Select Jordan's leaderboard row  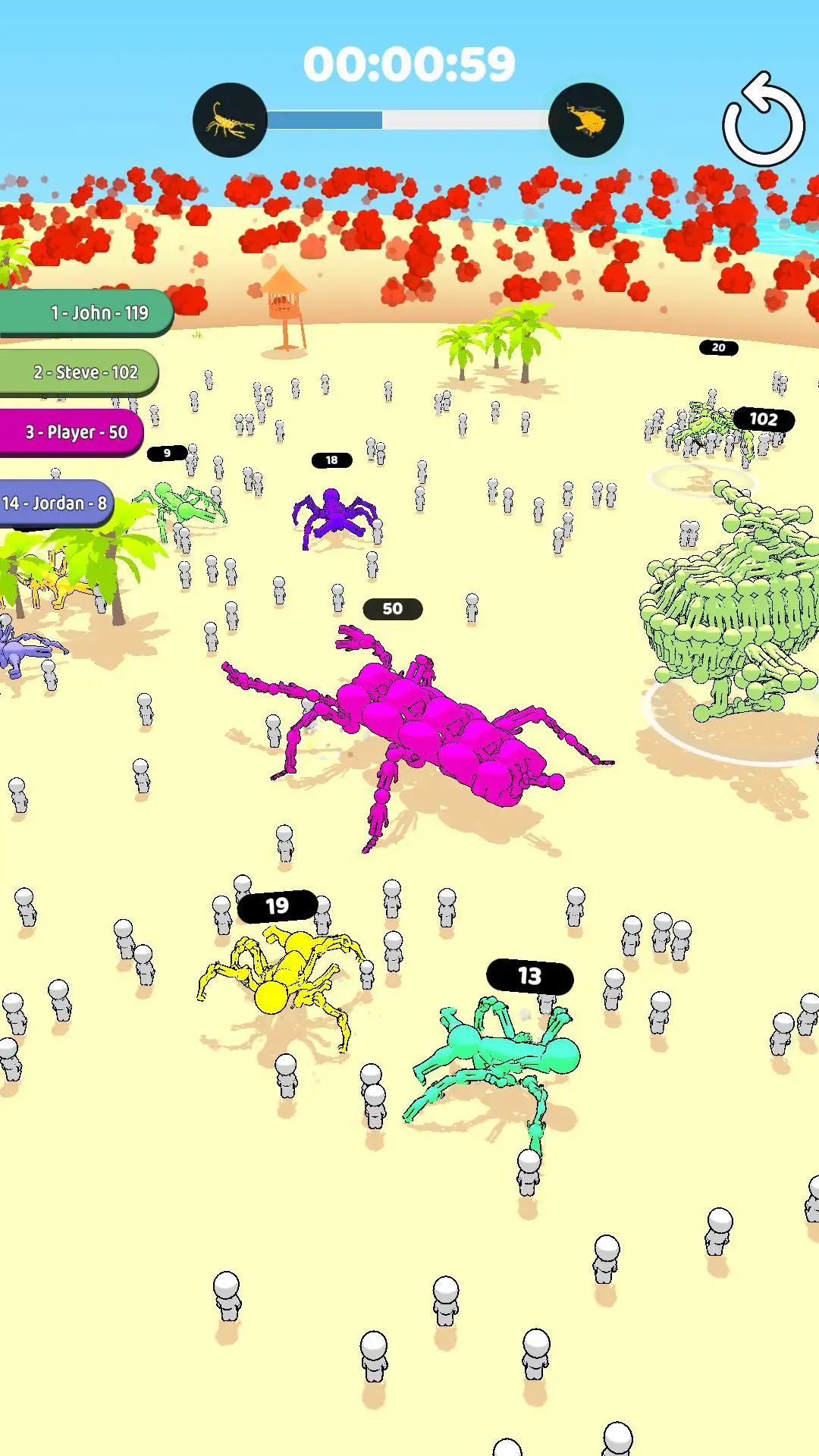55,504
